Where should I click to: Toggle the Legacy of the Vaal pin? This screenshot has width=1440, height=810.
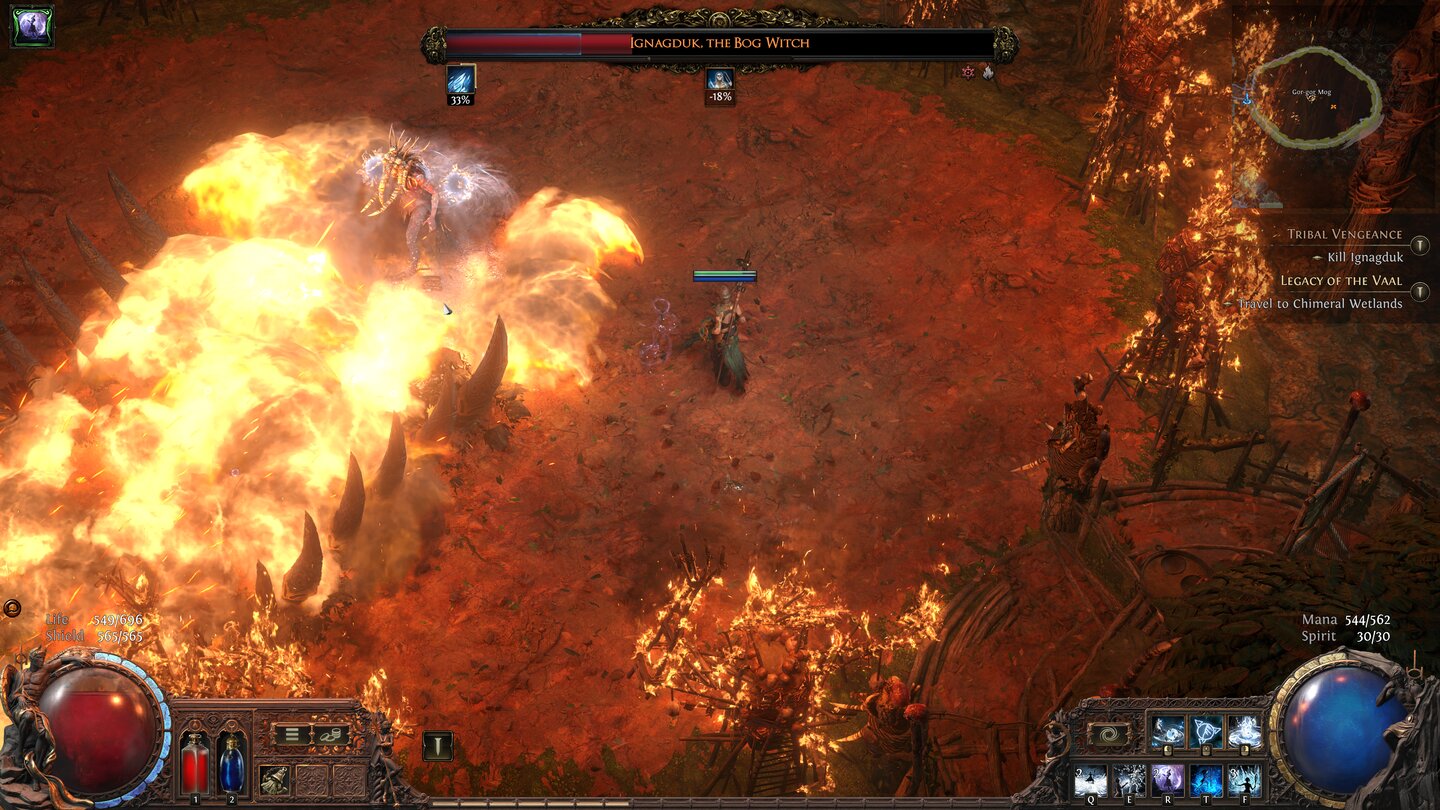[1419, 291]
